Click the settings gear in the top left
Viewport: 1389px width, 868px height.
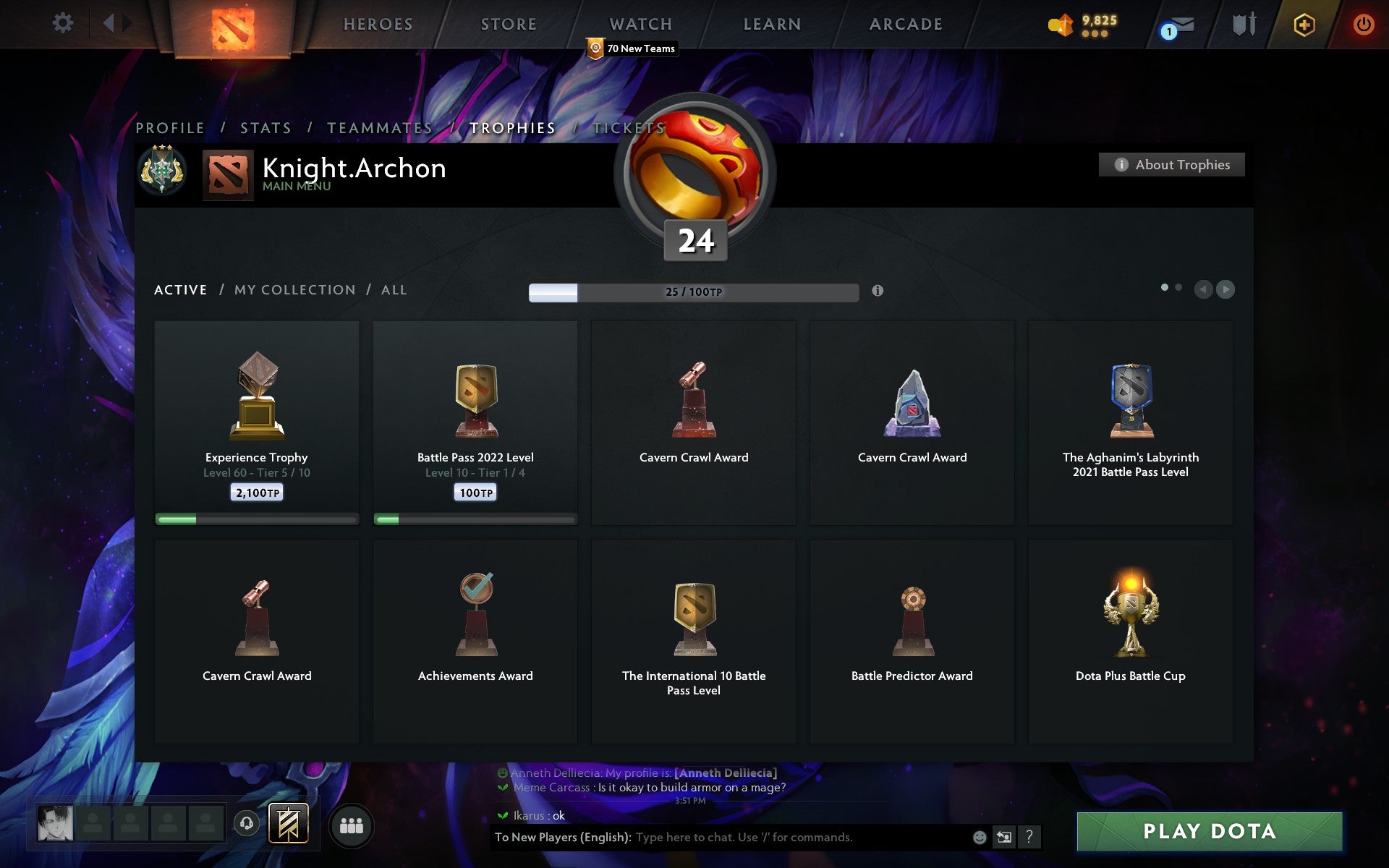(x=64, y=23)
